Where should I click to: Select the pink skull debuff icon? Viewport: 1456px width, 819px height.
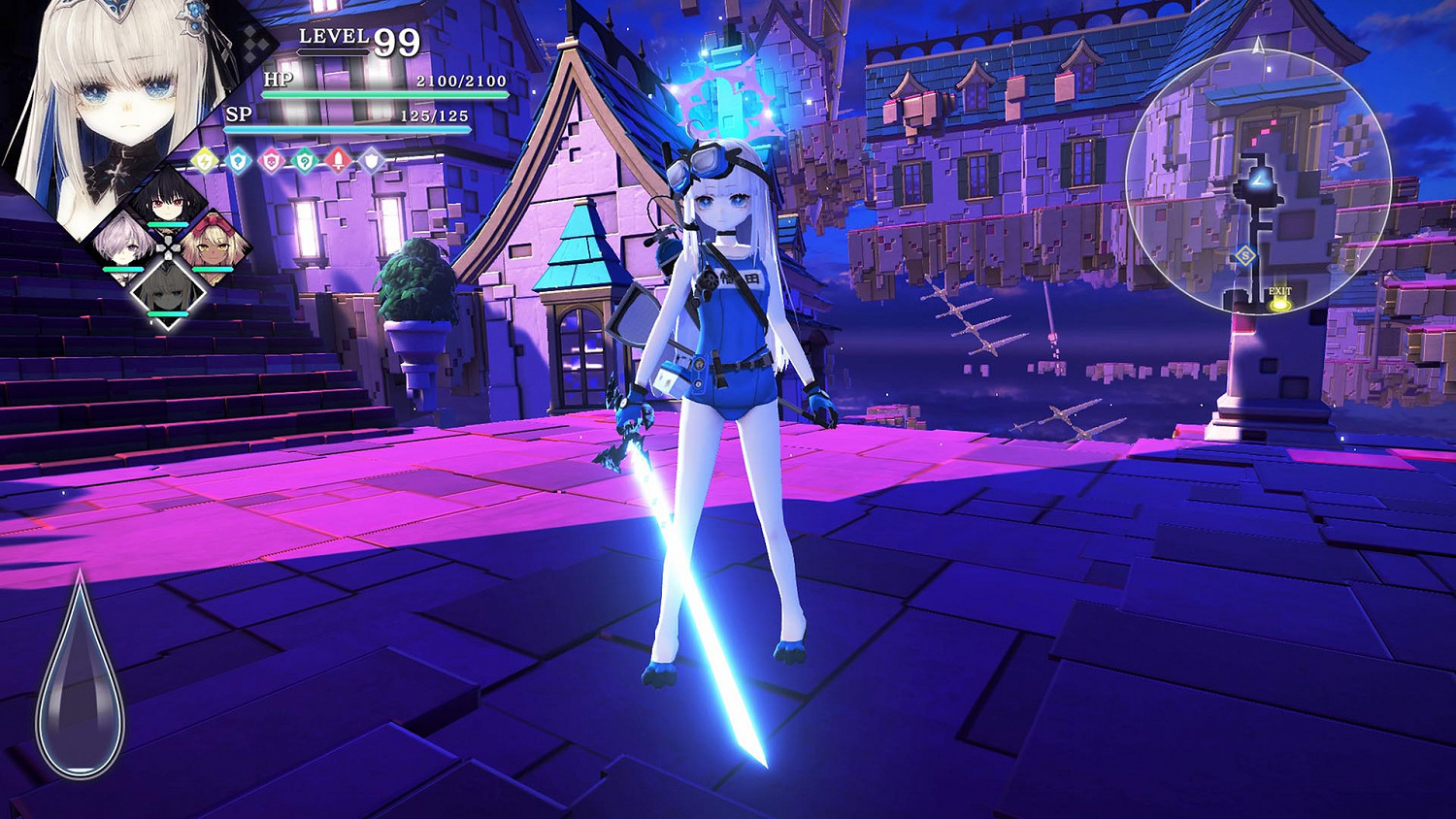pos(272,161)
